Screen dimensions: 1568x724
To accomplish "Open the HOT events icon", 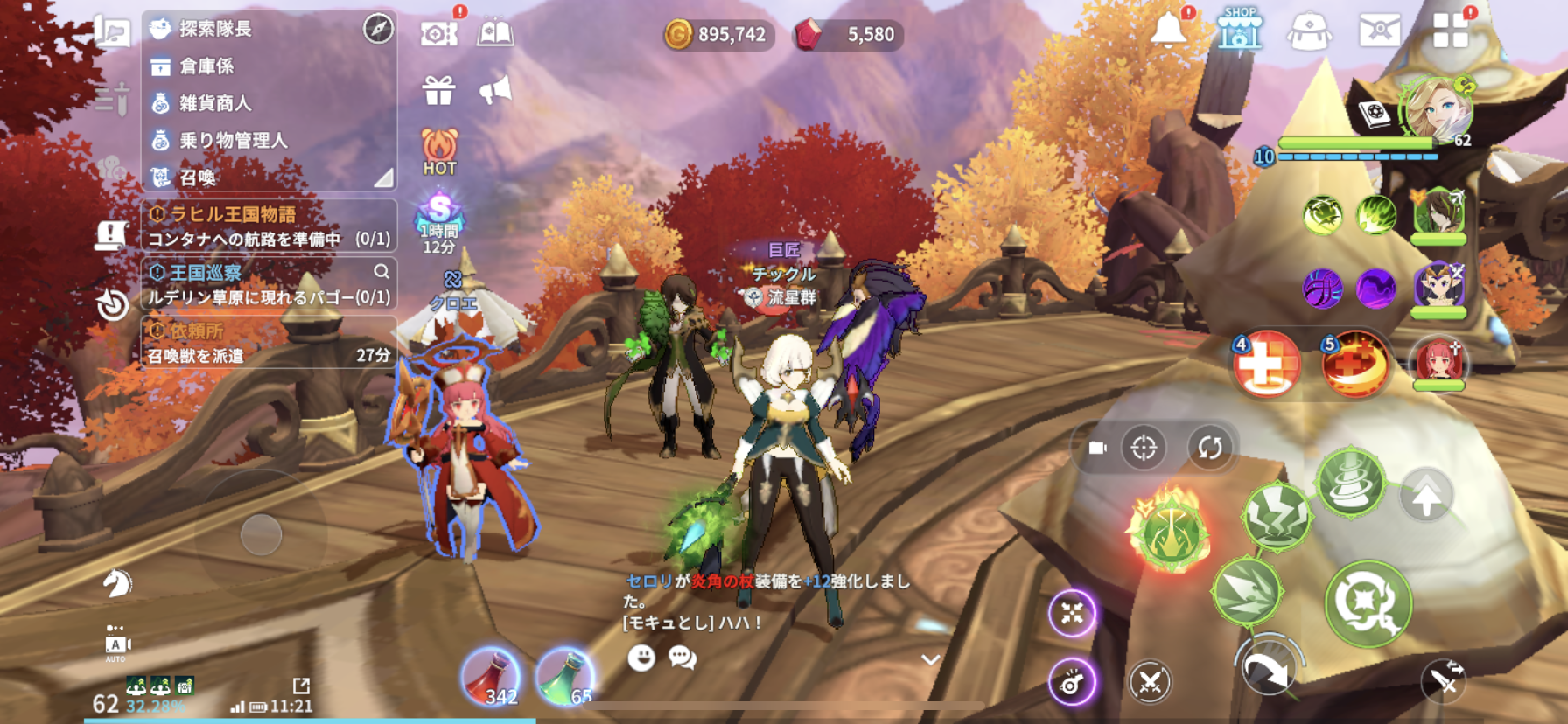I will [439, 151].
